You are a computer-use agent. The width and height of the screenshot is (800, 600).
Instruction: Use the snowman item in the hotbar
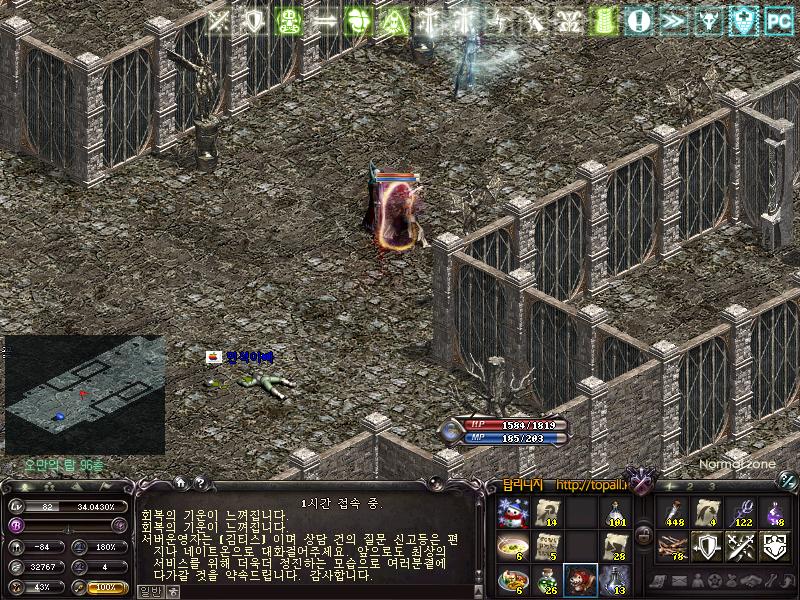[513, 513]
